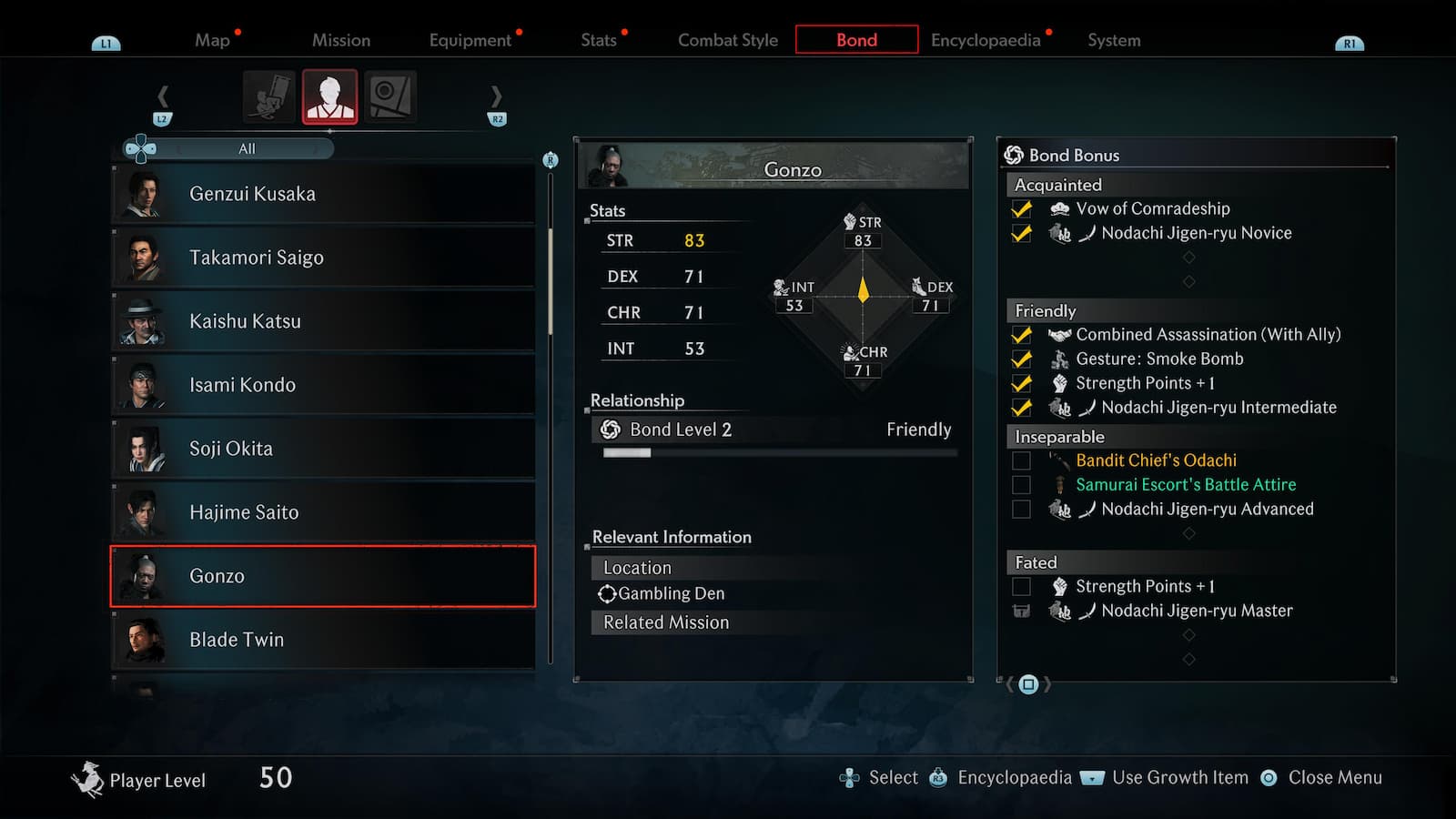Screen dimensions: 1456x819
Task: Open the Encyclopaedia menu at the top
Action: (x=986, y=40)
